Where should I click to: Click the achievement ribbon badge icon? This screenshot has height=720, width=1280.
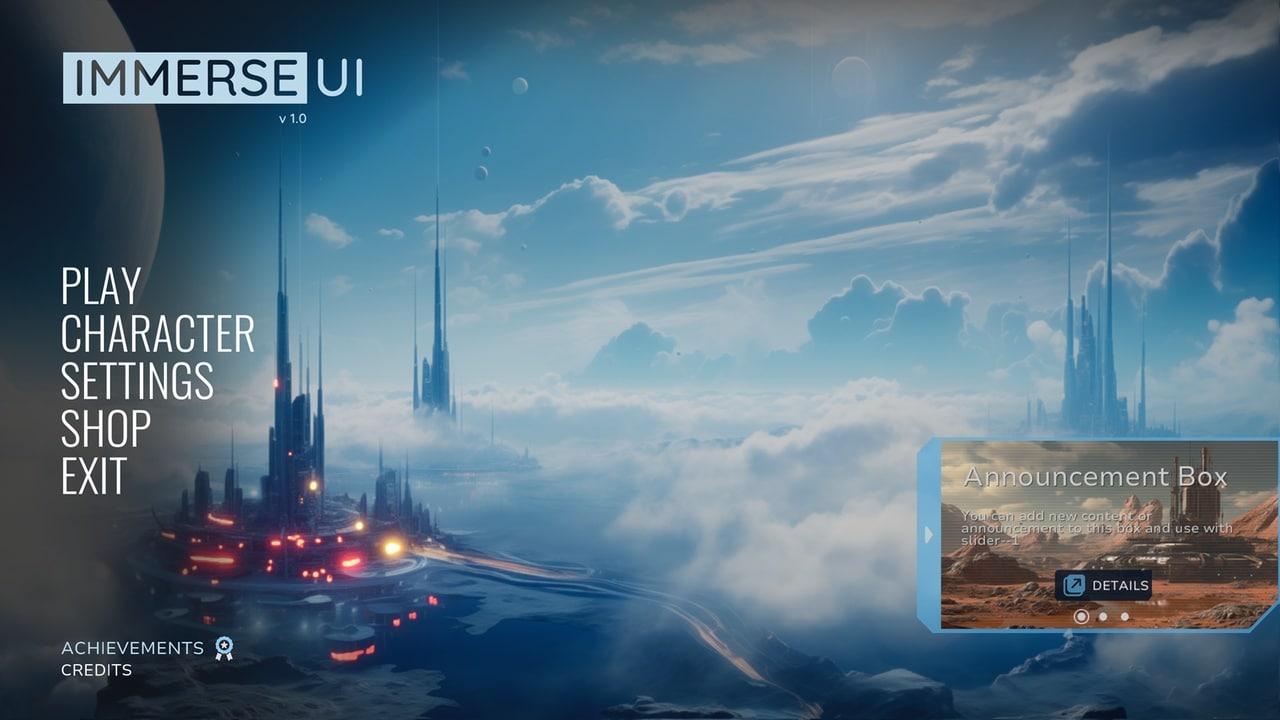[222, 648]
